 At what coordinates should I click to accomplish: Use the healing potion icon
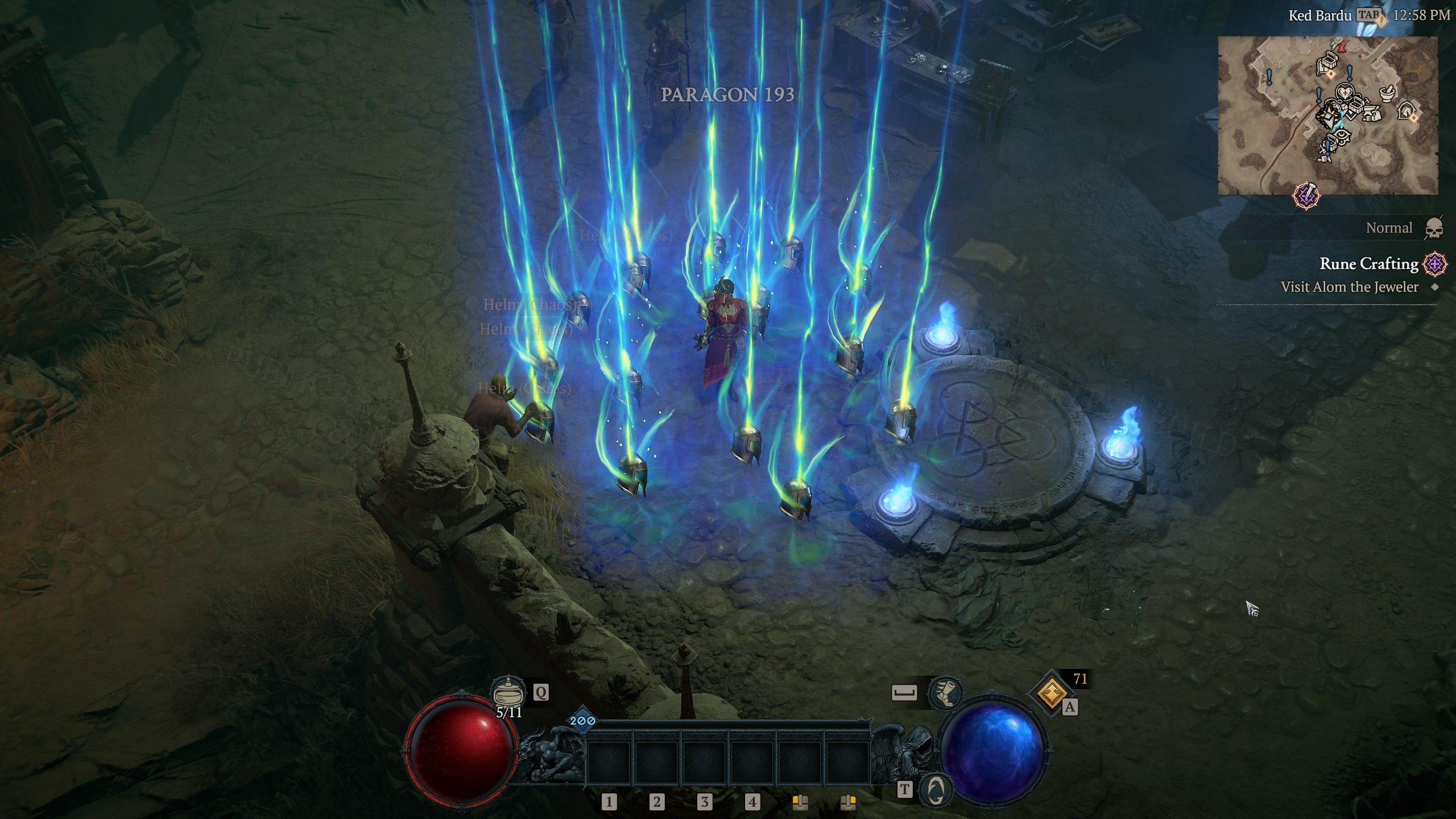[x=508, y=692]
